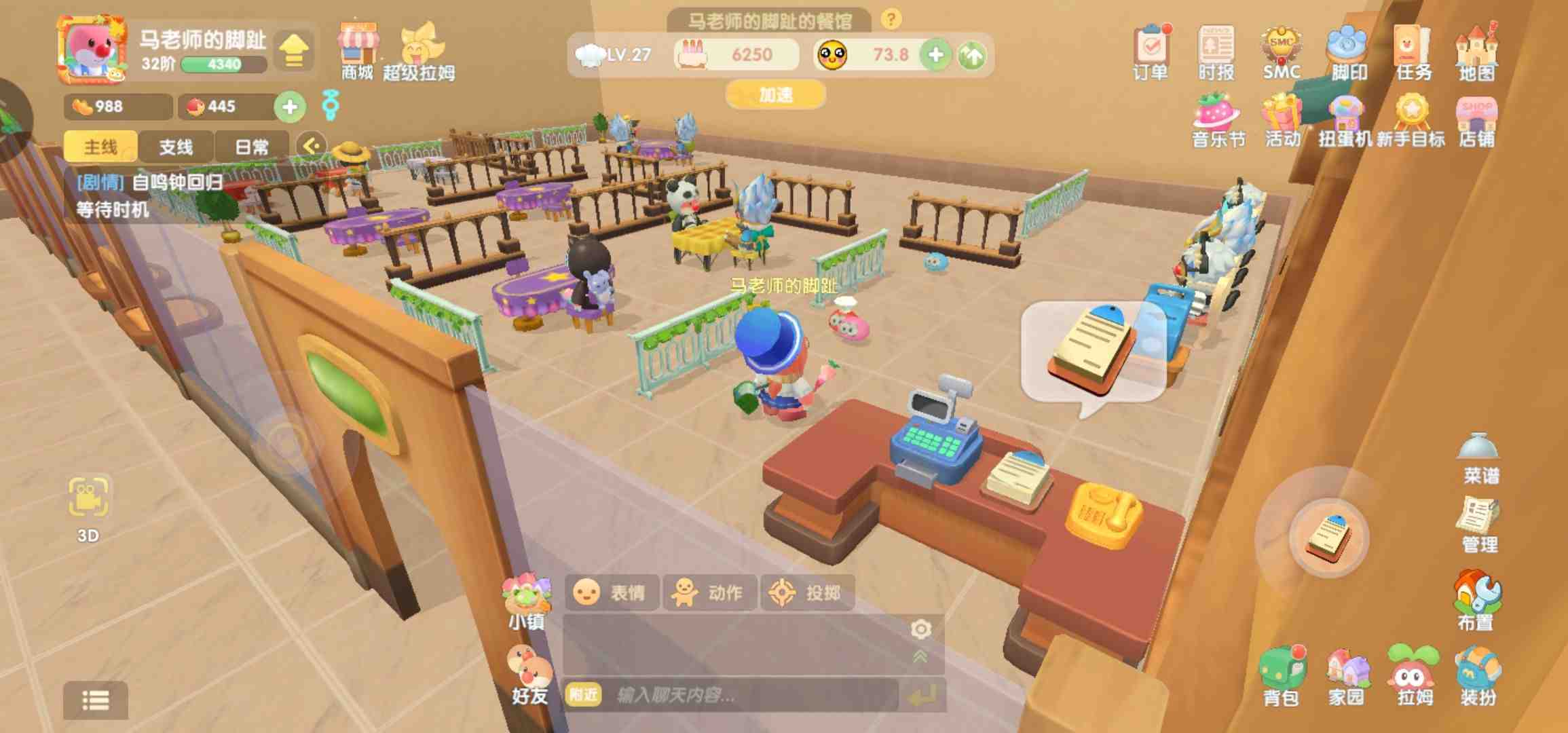Open the 菜谱 recipe menu
1568x733 pixels.
click(x=1479, y=458)
